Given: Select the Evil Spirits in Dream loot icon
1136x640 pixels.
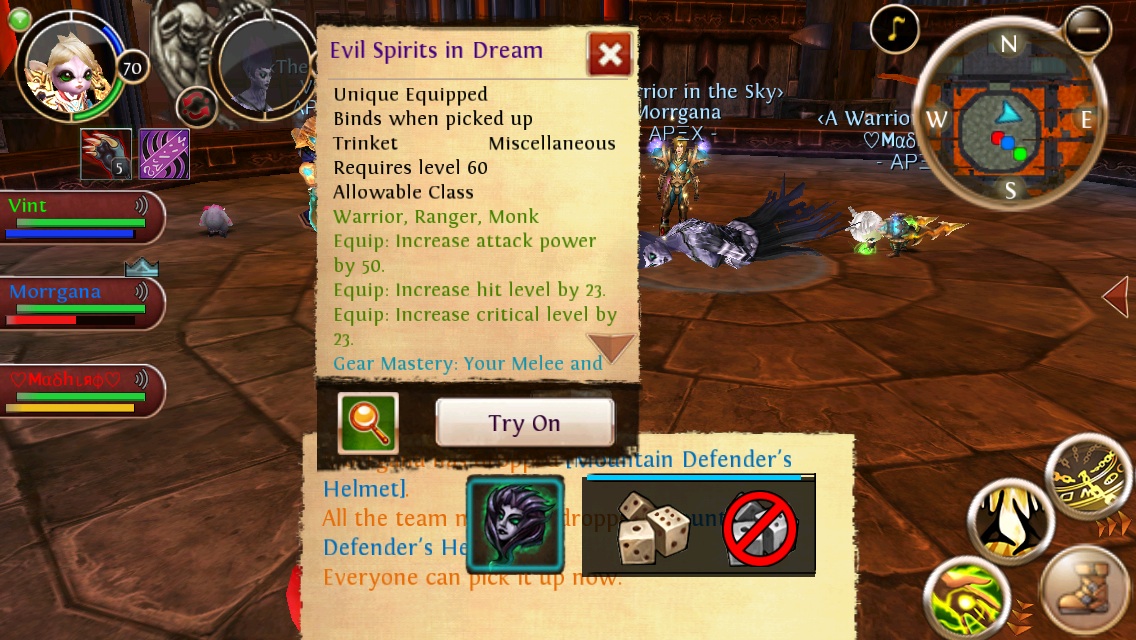Looking at the screenshot, I should click(x=515, y=525).
